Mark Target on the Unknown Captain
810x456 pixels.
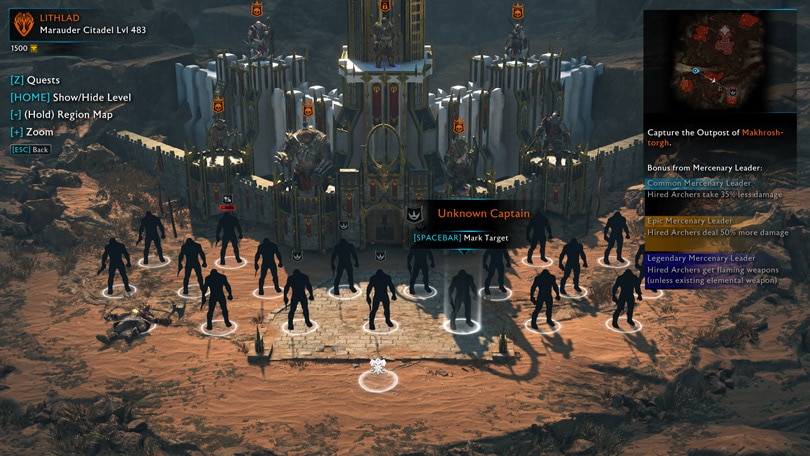(x=461, y=238)
